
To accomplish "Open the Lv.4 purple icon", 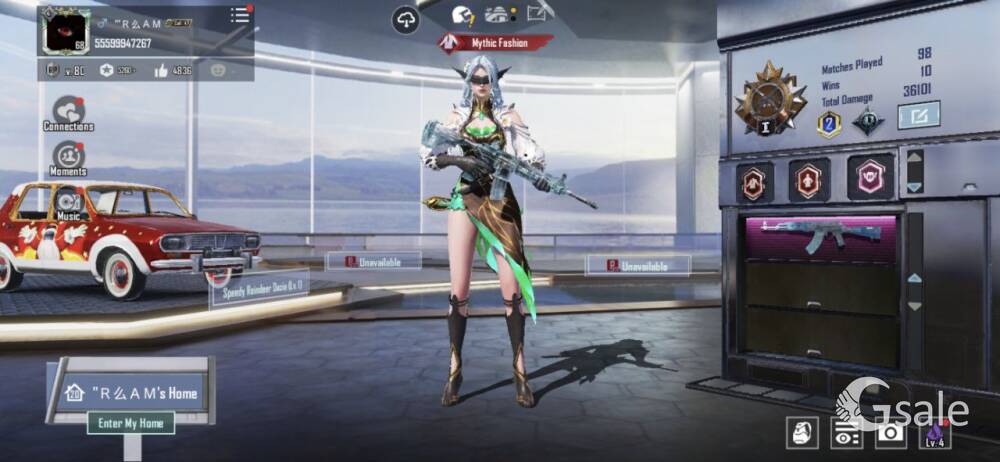I will (935, 431).
